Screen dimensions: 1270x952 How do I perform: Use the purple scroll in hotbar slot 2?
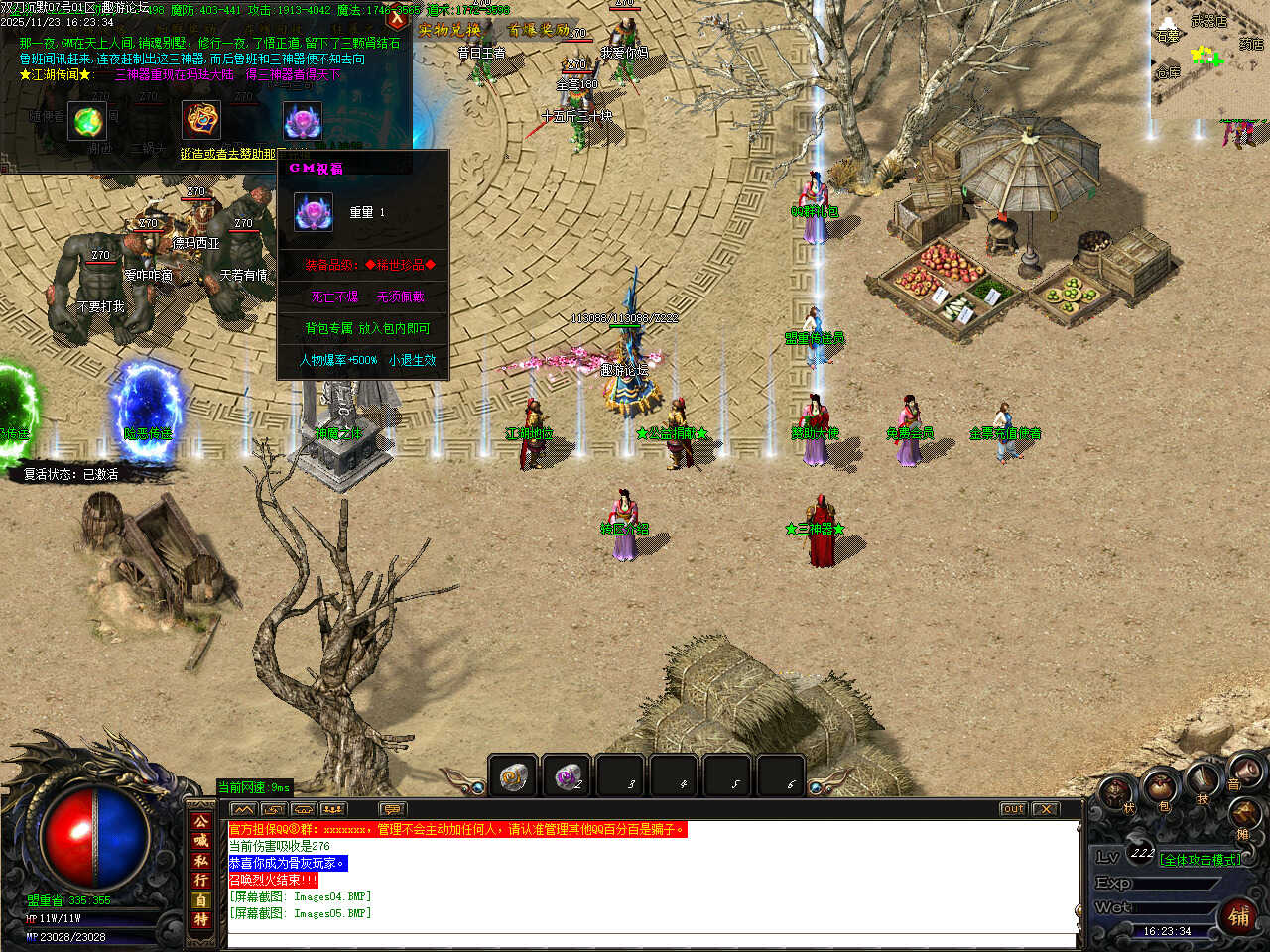(x=568, y=776)
